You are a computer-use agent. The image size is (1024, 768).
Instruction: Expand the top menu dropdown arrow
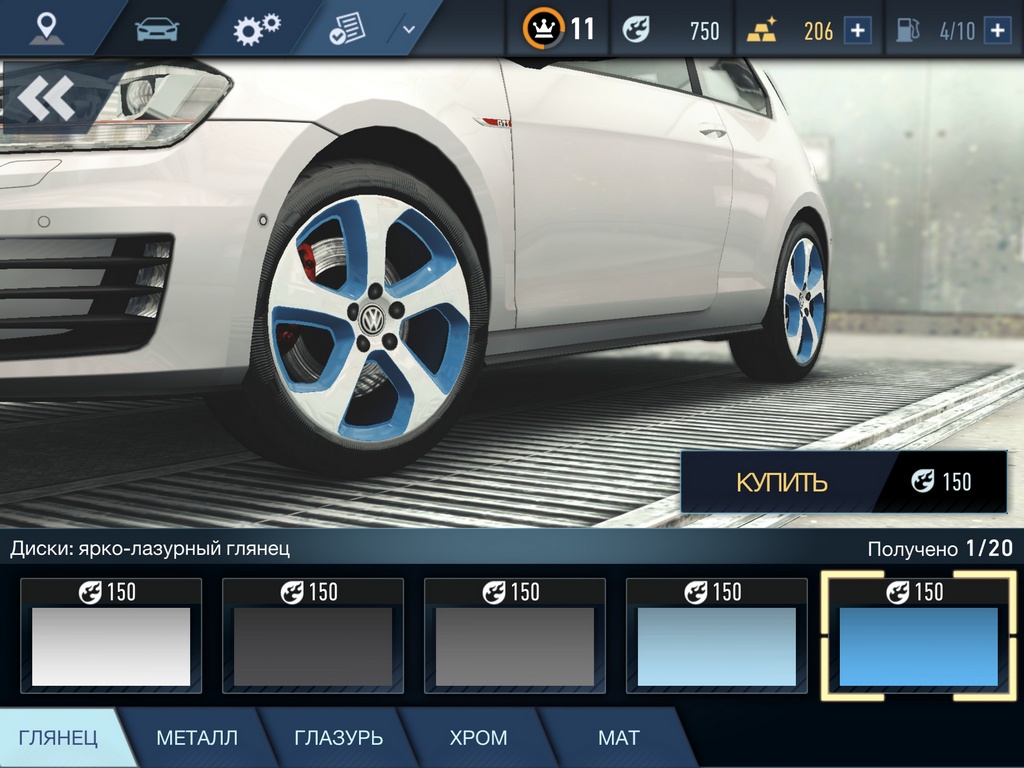(408, 29)
